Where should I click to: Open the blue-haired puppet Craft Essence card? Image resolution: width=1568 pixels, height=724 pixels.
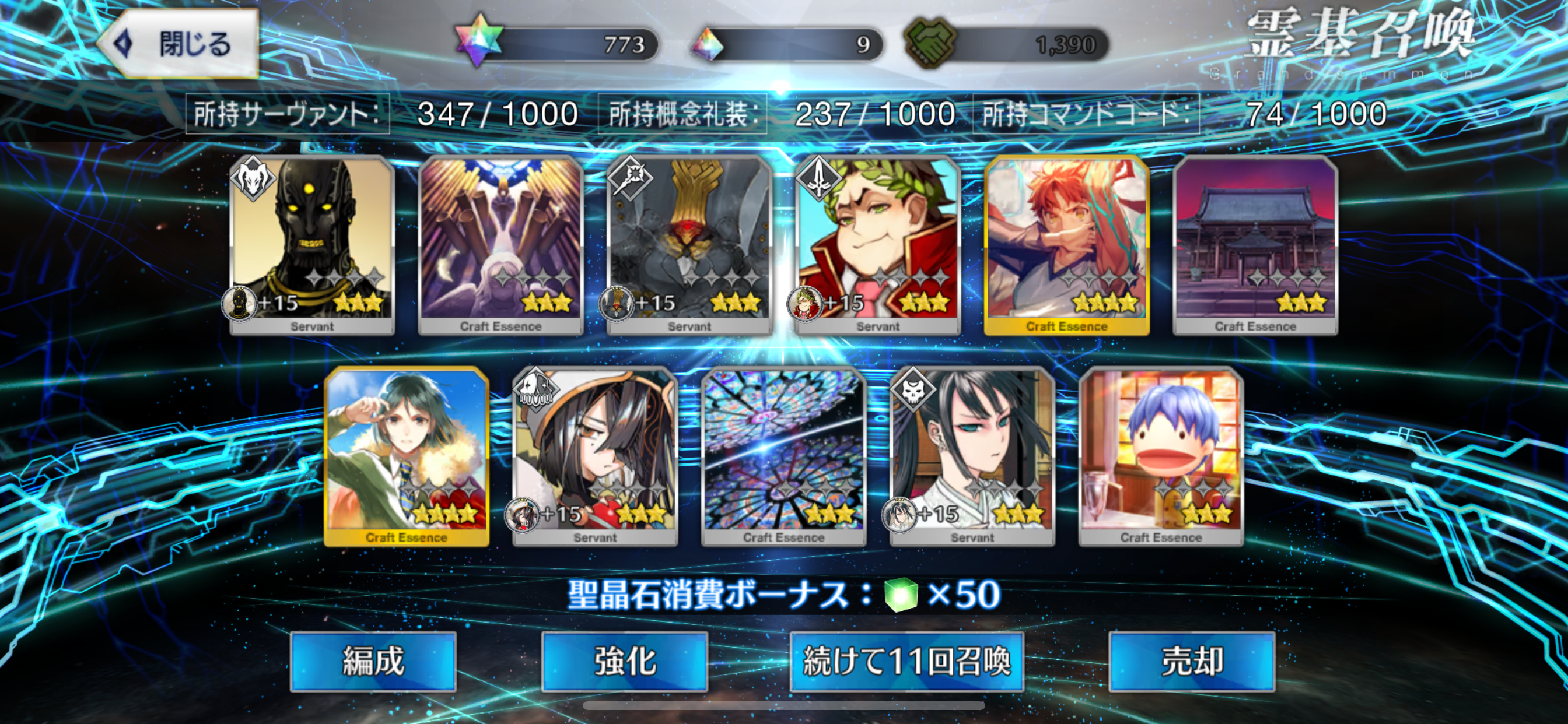(x=1161, y=455)
